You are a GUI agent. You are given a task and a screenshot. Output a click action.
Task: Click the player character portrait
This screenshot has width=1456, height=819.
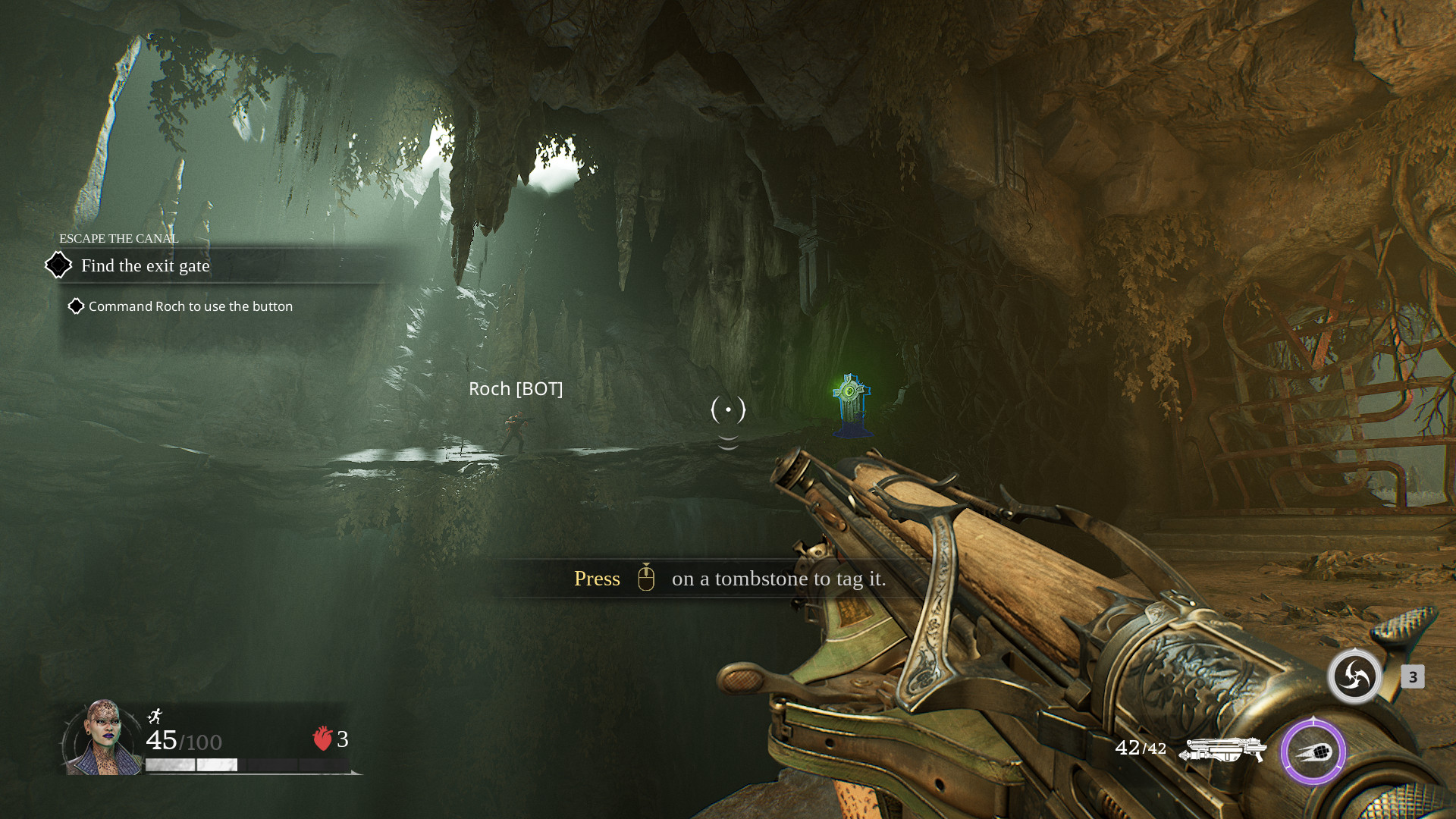[x=102, y=737]
